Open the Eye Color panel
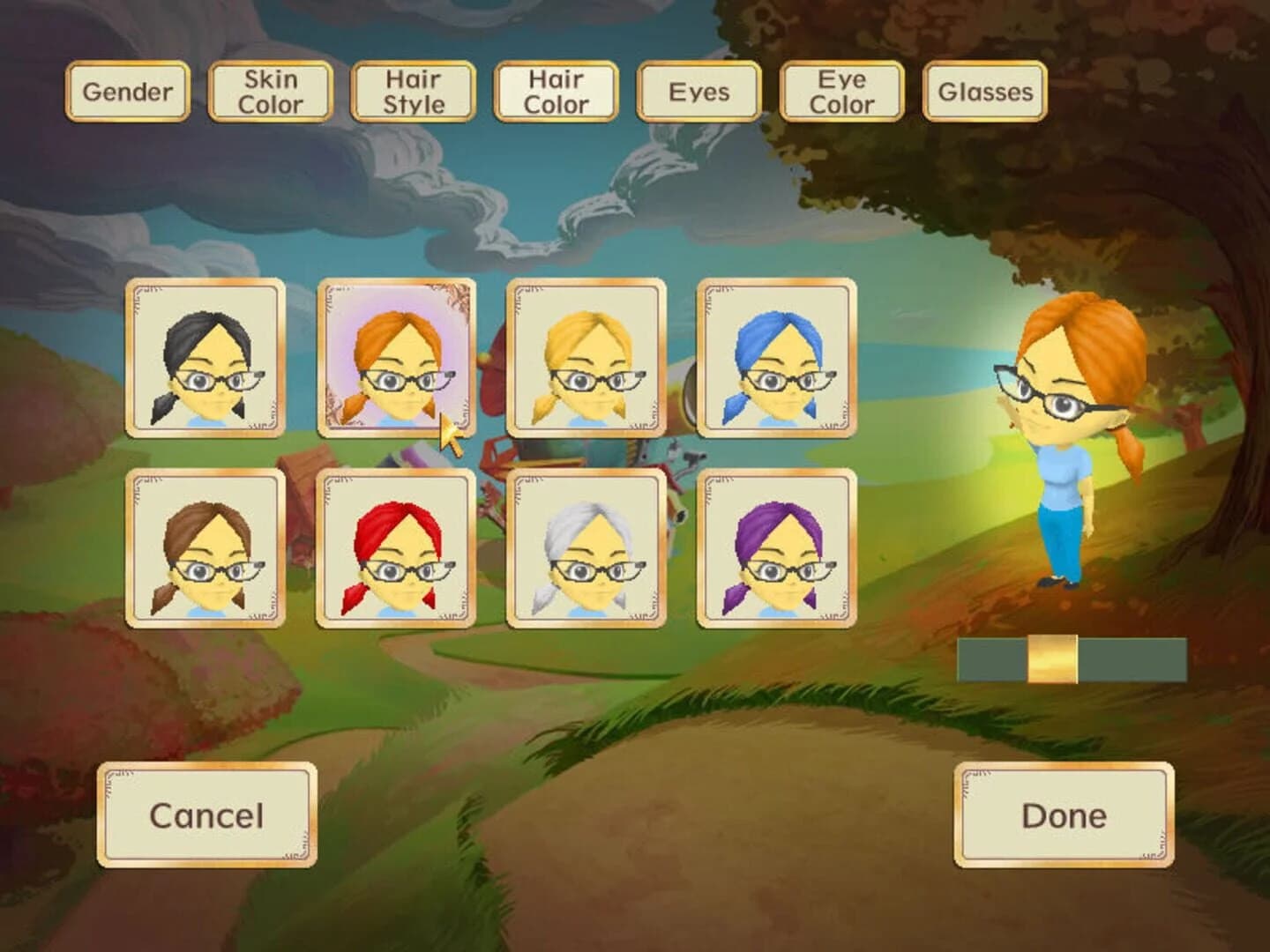 pos(841,89)
